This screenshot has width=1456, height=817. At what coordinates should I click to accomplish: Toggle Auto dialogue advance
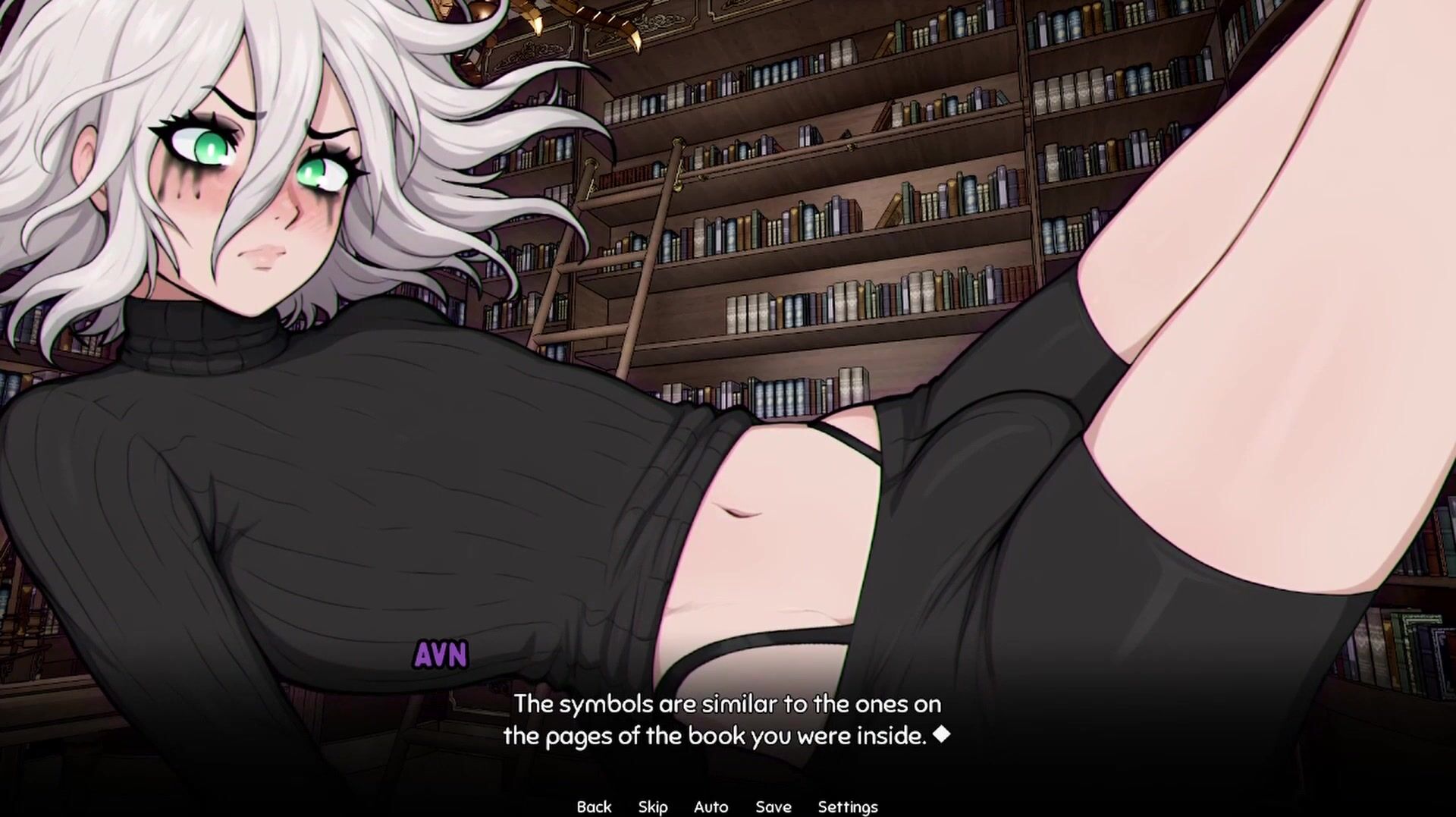711,806
